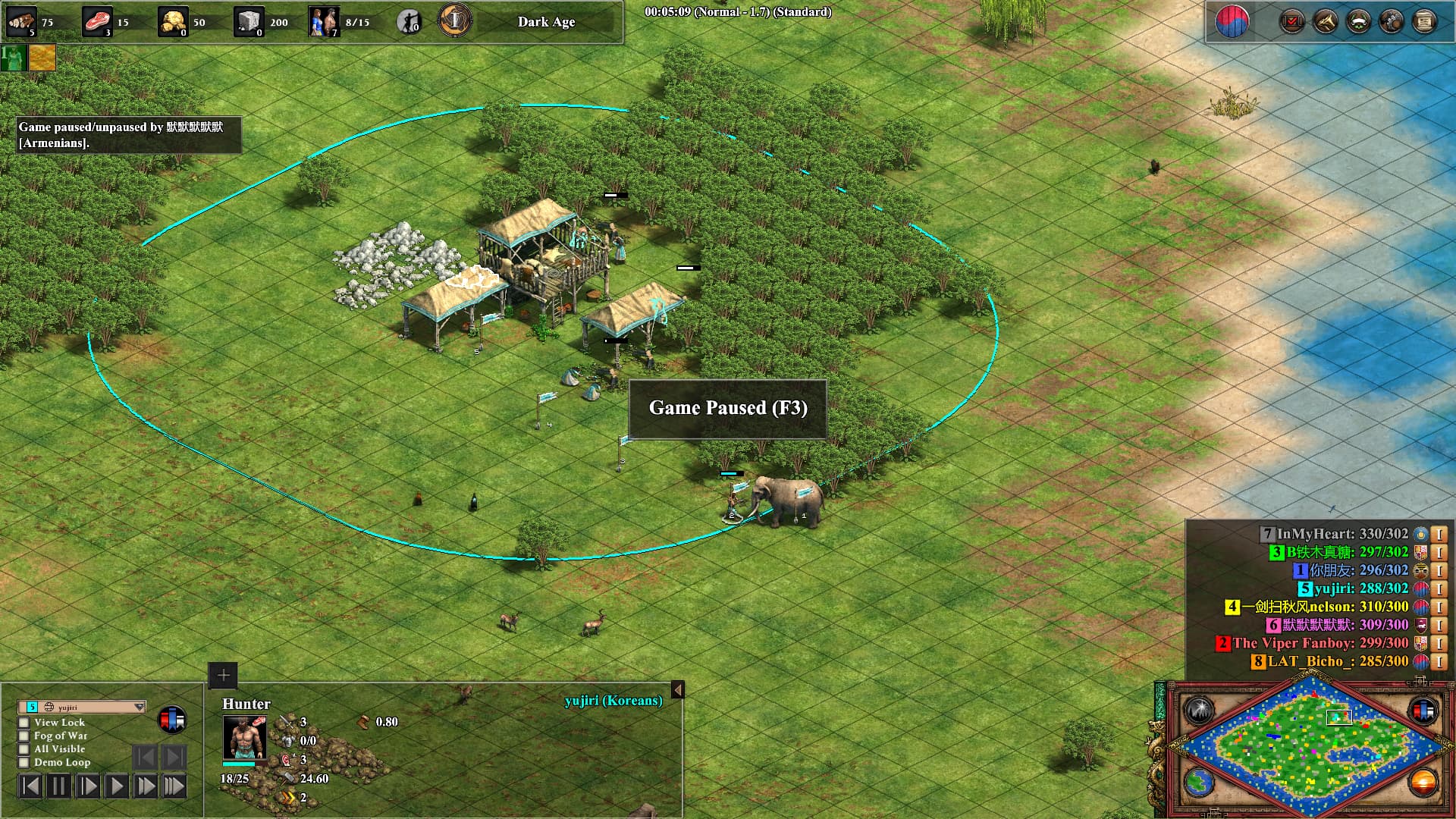Image resolution: width=1456 pixels, height=819 pixels.
Task: Click the minimap's flare signal button
Action: coord(1200,711)
